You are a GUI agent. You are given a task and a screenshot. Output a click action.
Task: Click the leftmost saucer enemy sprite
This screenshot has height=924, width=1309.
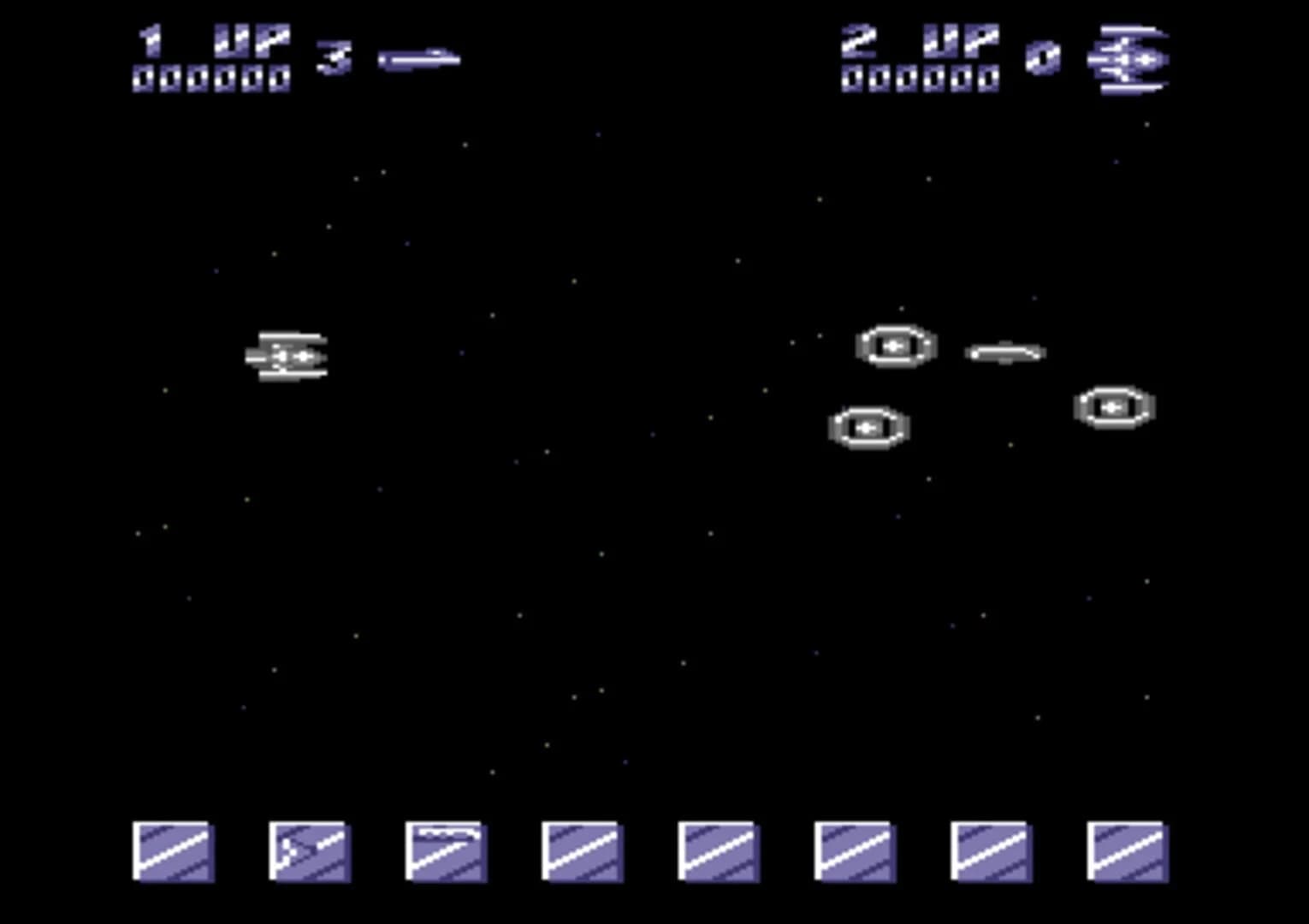[x=867, y=425]
